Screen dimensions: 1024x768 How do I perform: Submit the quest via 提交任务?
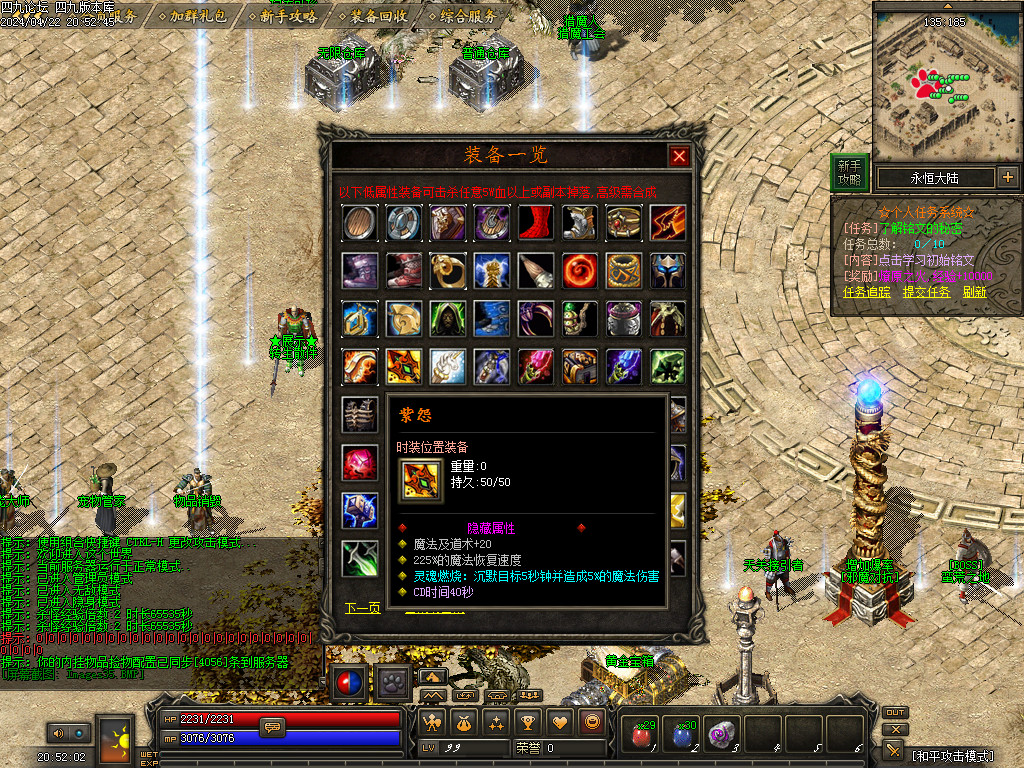tap(926, 292)
